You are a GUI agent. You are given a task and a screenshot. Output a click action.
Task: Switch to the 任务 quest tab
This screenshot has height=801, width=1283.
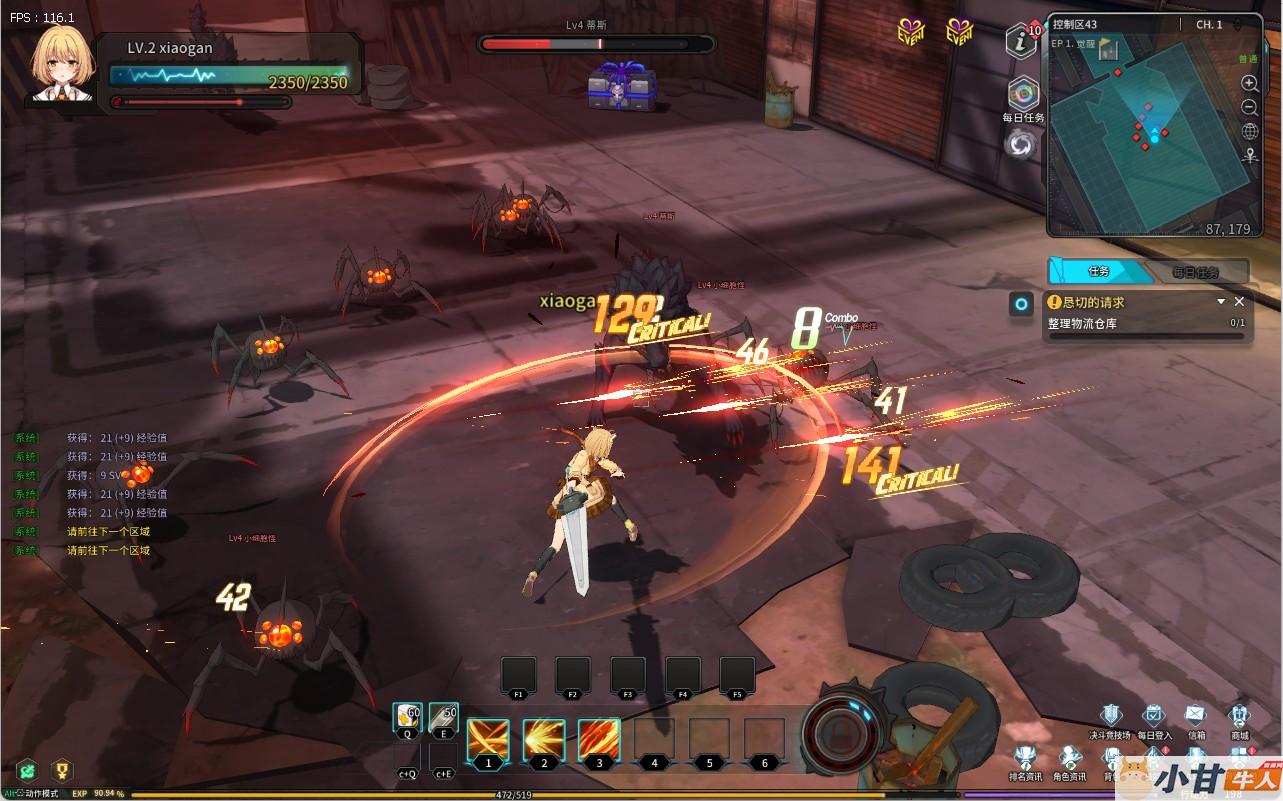click(1098, 271)
